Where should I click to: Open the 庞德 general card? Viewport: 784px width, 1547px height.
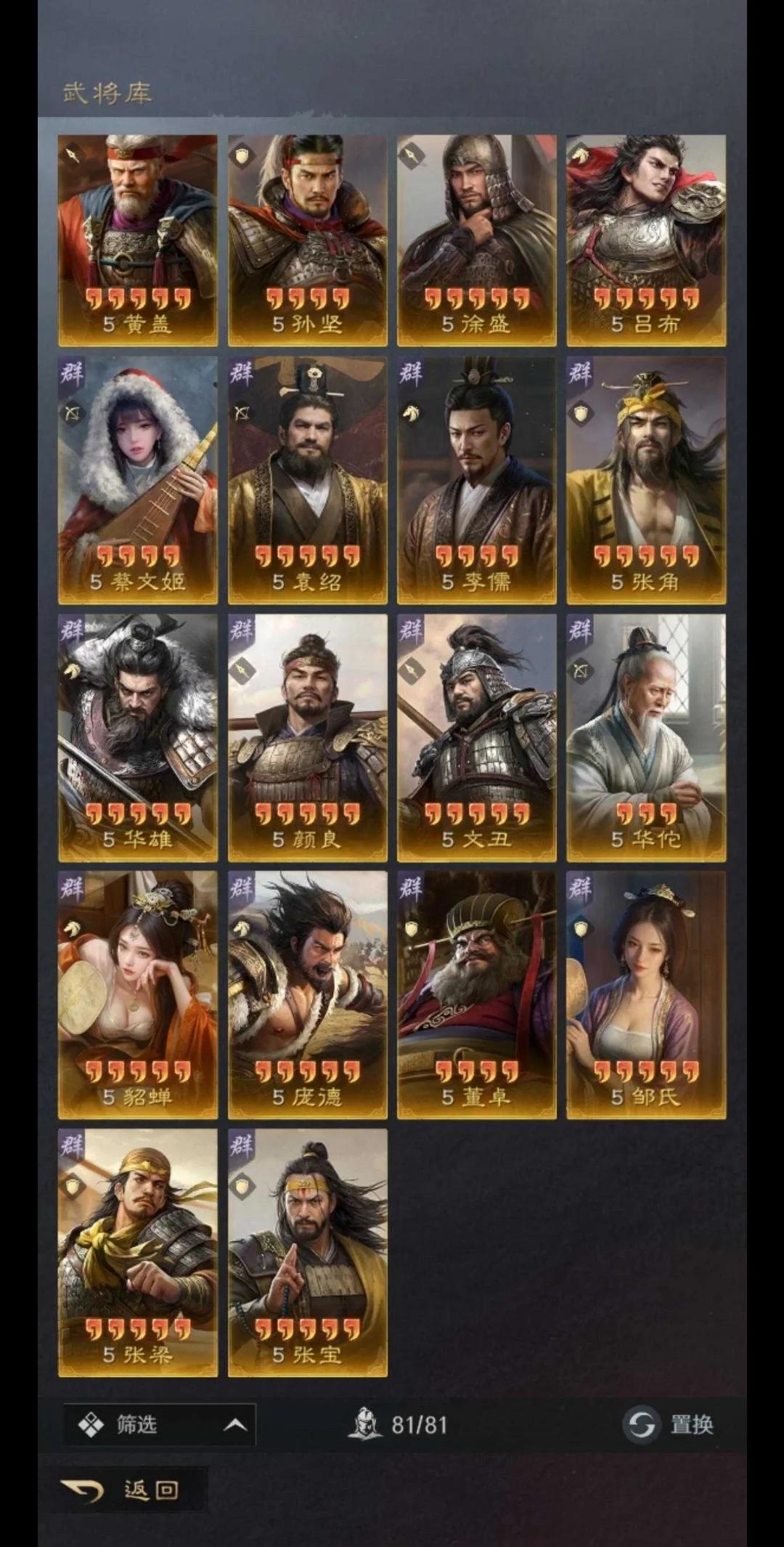click(x=308, y=995)
